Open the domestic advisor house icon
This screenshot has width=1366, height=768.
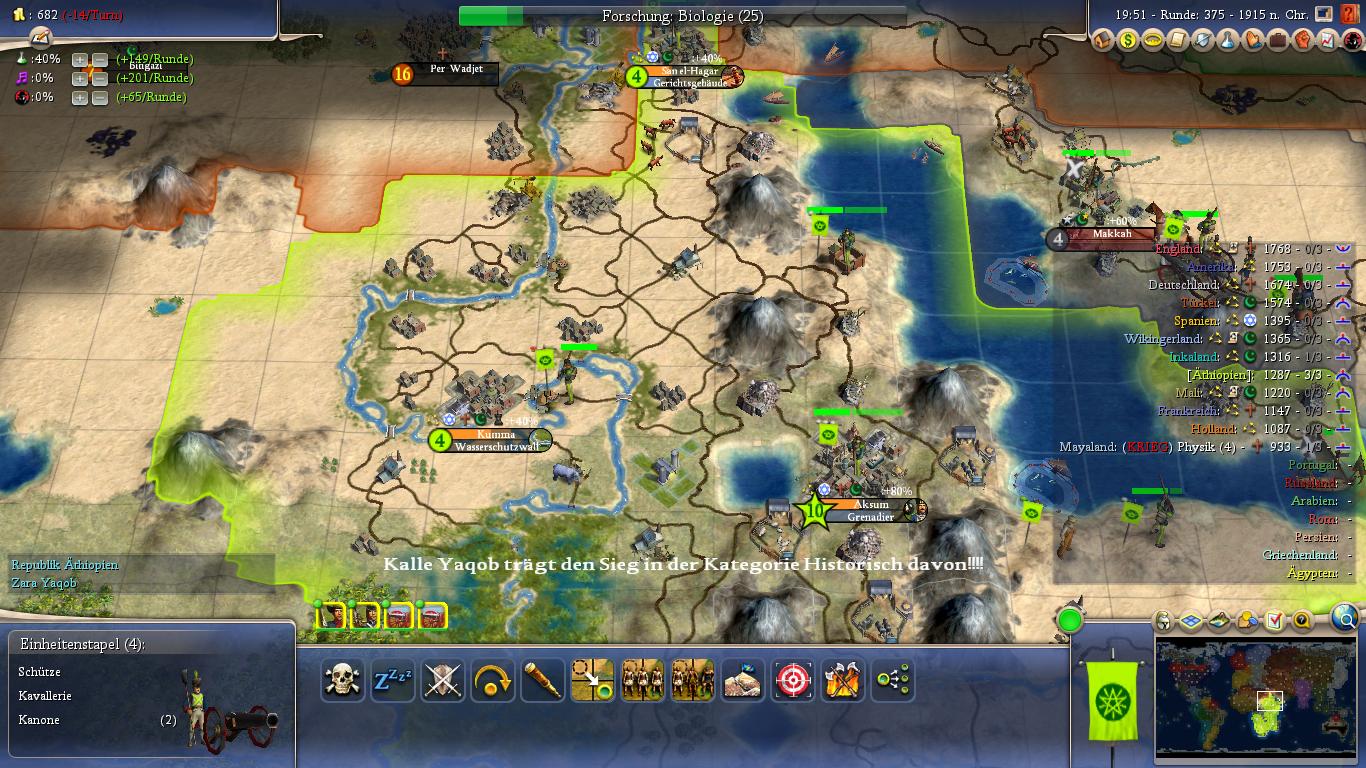click(1103, 41)
